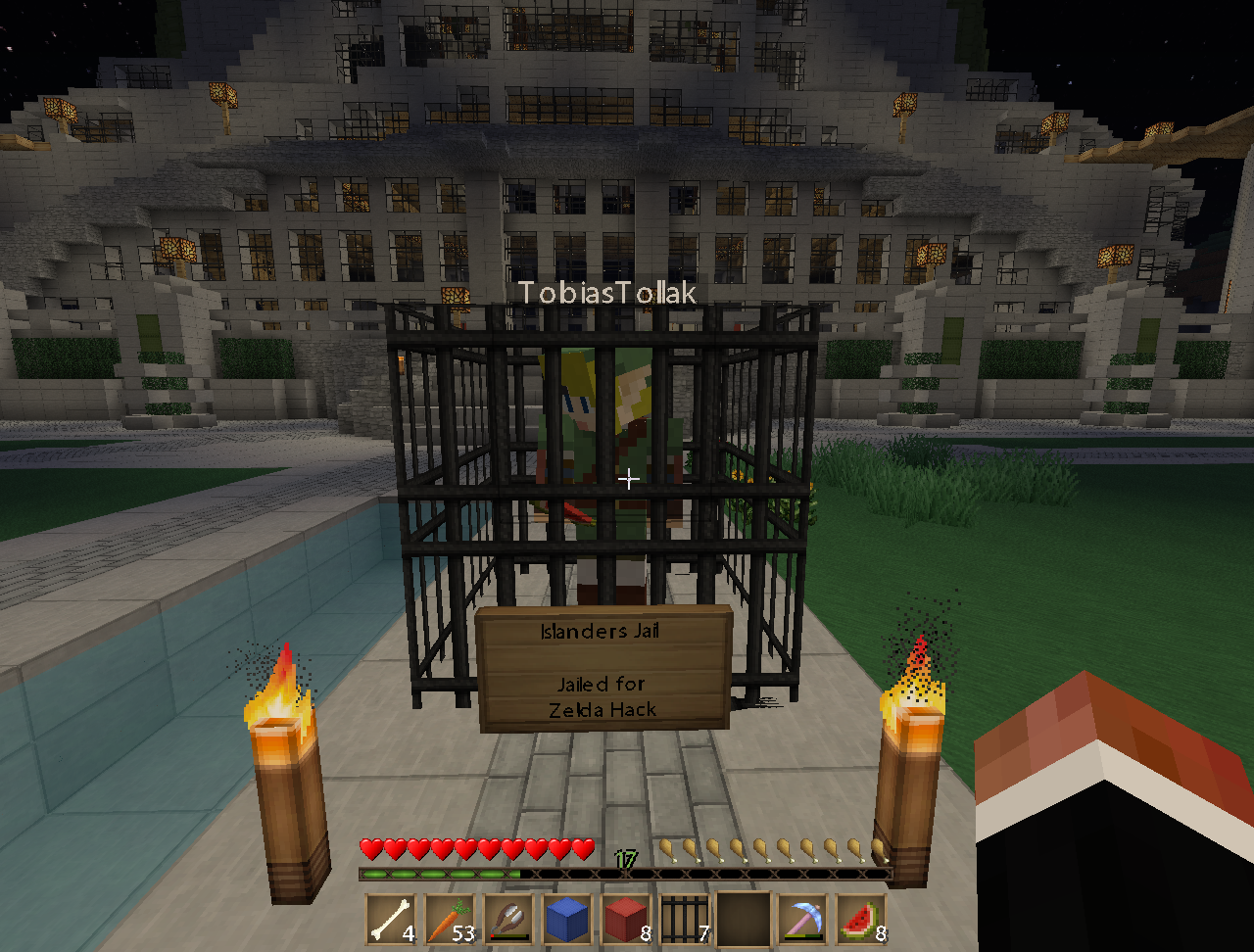Select the carrot stack slot
1254x952 pixels.
tap(449, 919)
